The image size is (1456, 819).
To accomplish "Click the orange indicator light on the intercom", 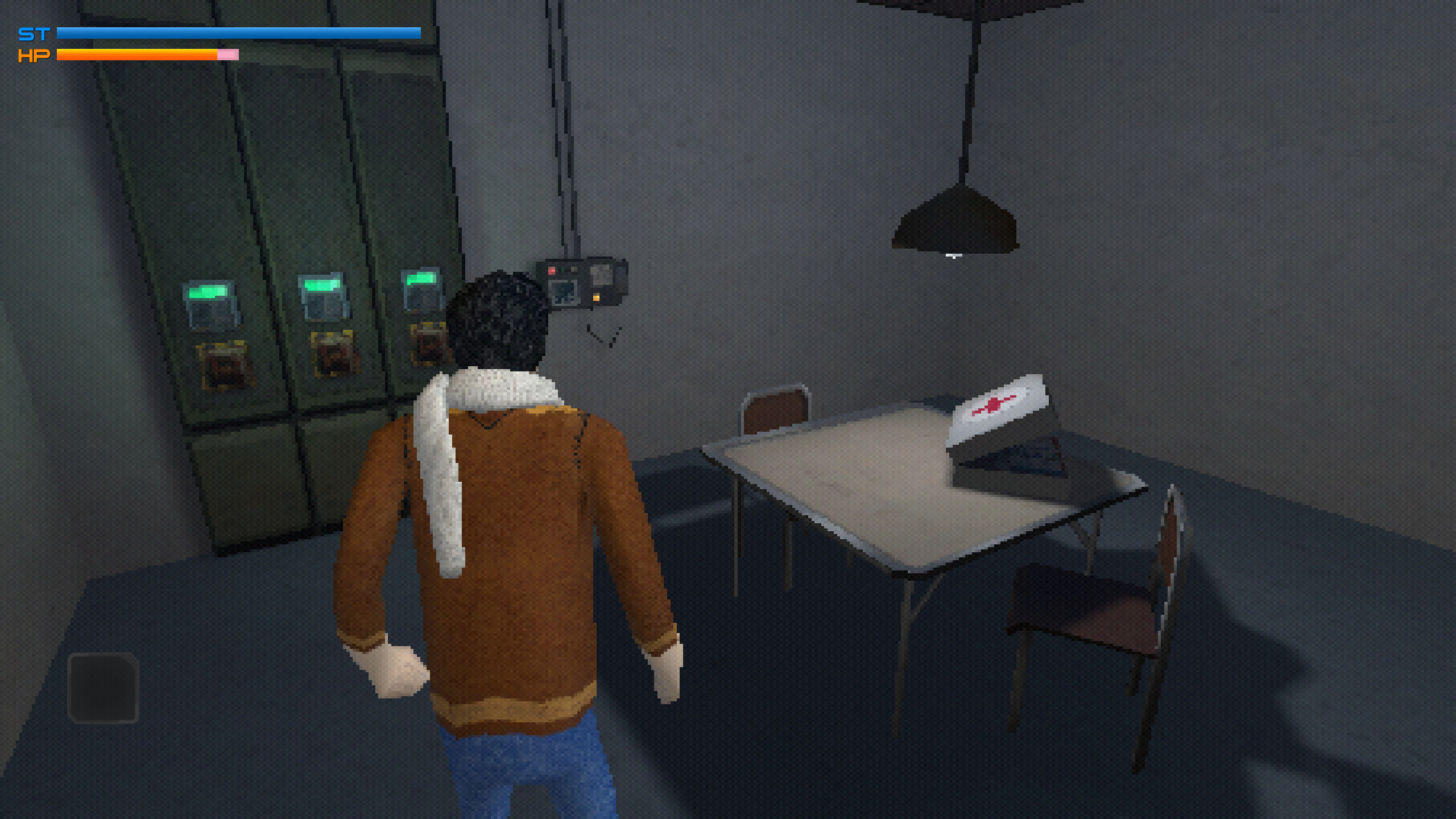I will (x=596, y=298).
